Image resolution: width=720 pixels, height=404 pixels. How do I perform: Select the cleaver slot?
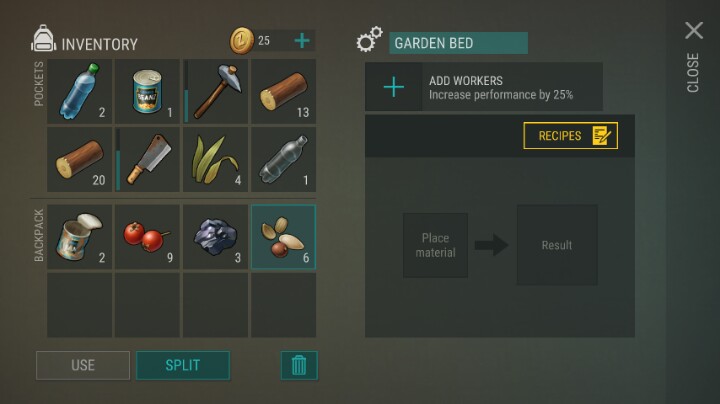point(148,159)
